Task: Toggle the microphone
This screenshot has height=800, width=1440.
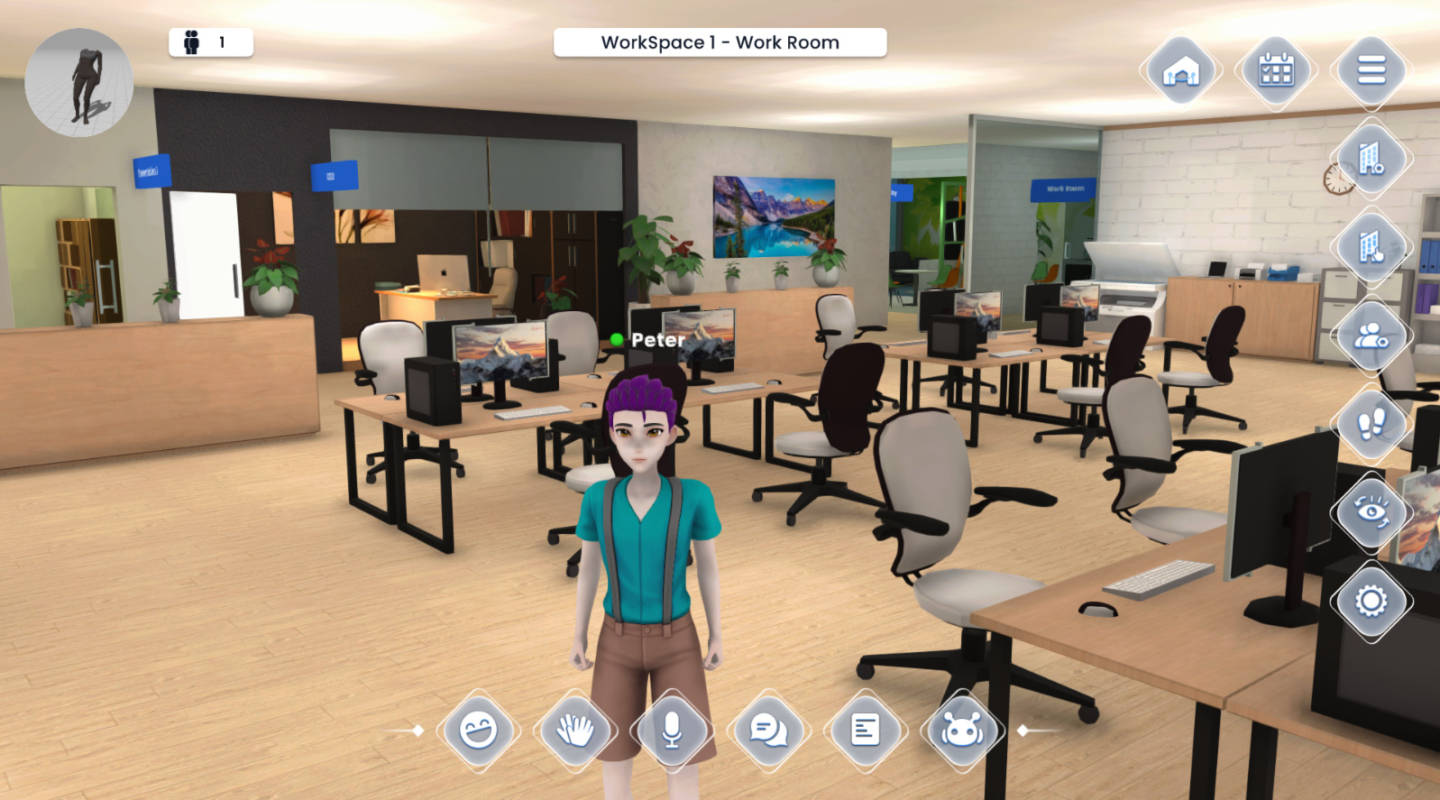Action: (x=672, y=730)
